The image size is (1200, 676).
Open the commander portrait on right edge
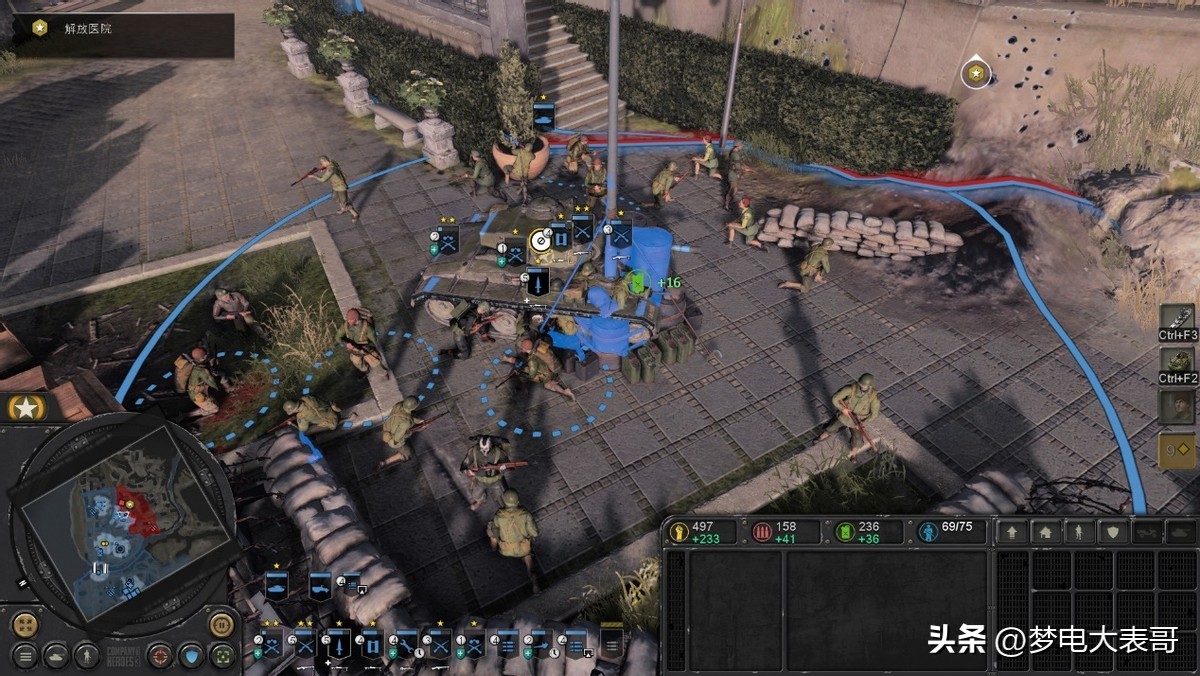[1178, 406]
